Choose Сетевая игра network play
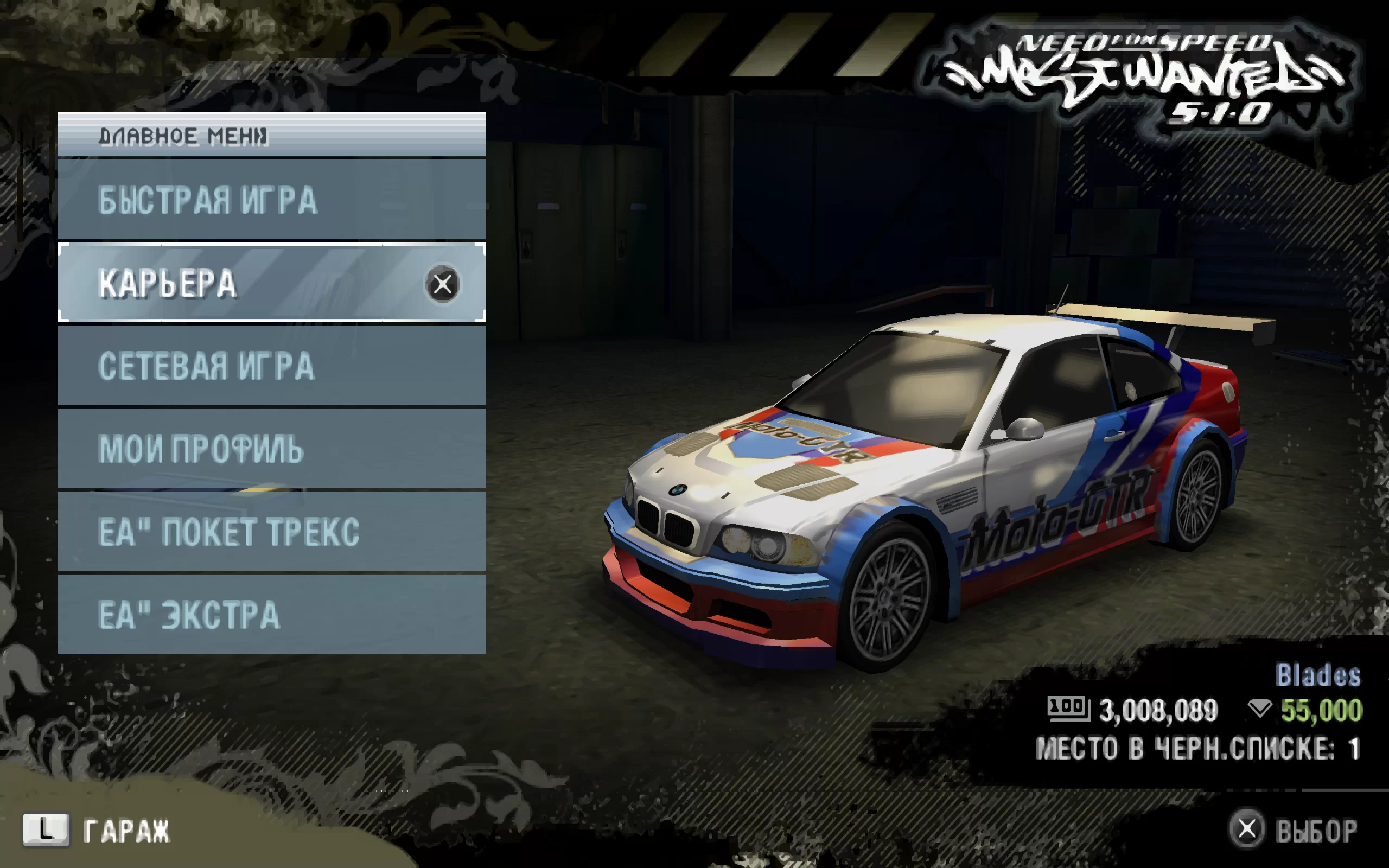1389x868 pixels. (x=271, y=366)
